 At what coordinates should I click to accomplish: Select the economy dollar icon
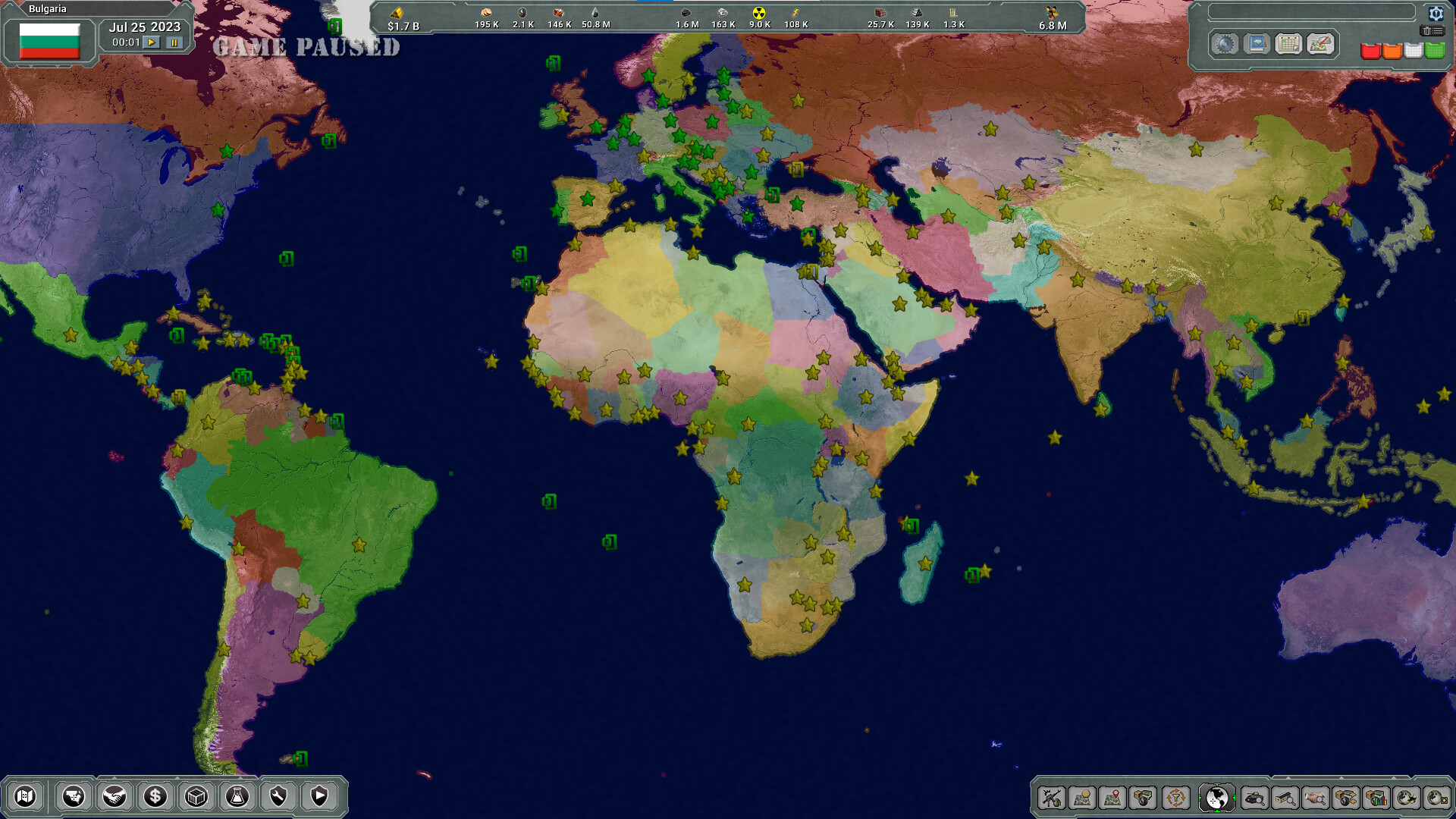[x=155, y=797]
